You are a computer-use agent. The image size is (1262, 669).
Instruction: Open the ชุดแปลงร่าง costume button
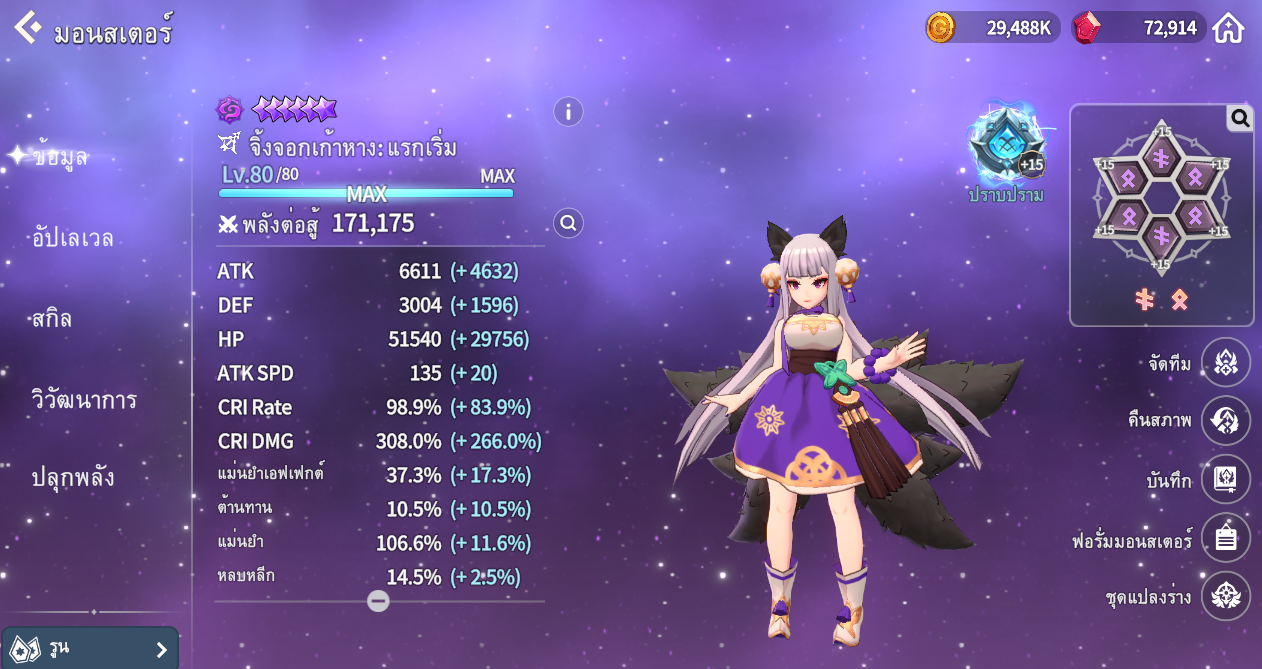[x=1225, y=596]
